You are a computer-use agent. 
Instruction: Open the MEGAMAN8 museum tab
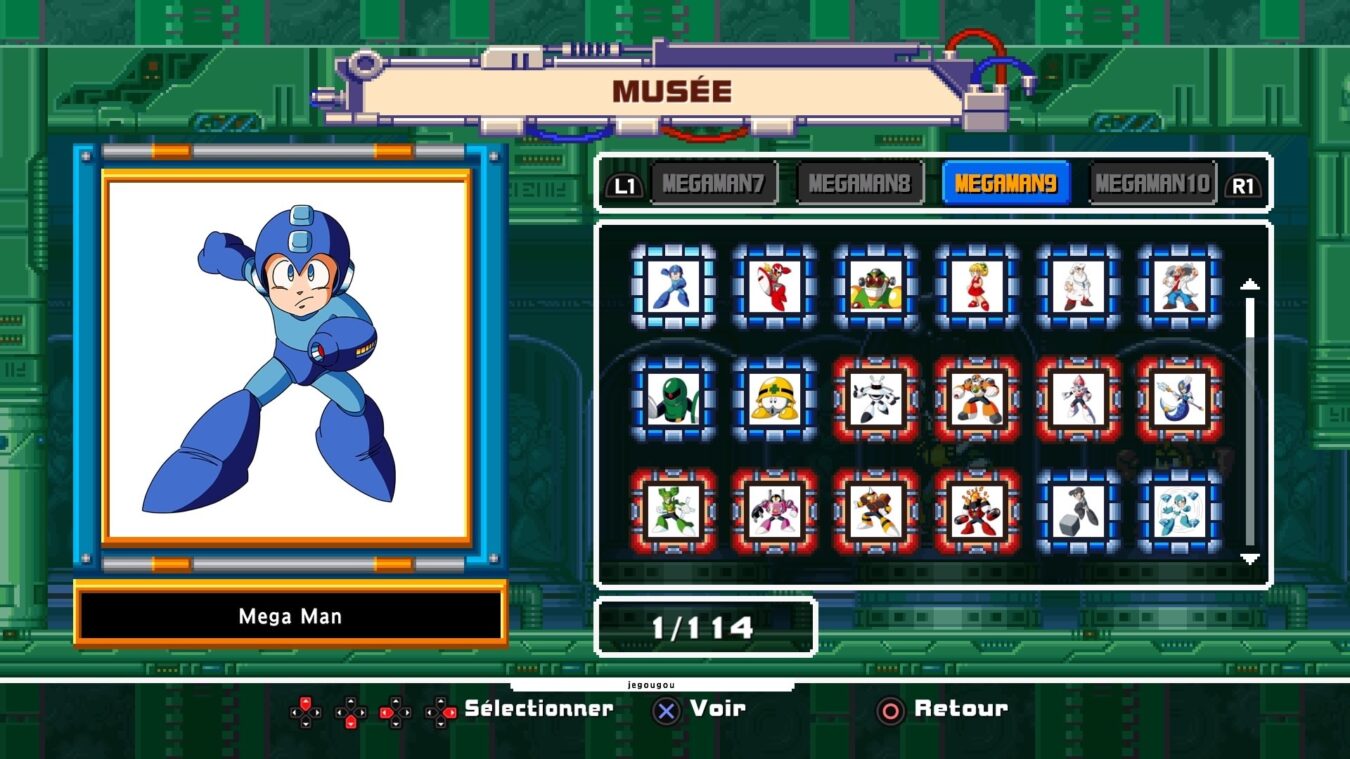tap(859, 184)
